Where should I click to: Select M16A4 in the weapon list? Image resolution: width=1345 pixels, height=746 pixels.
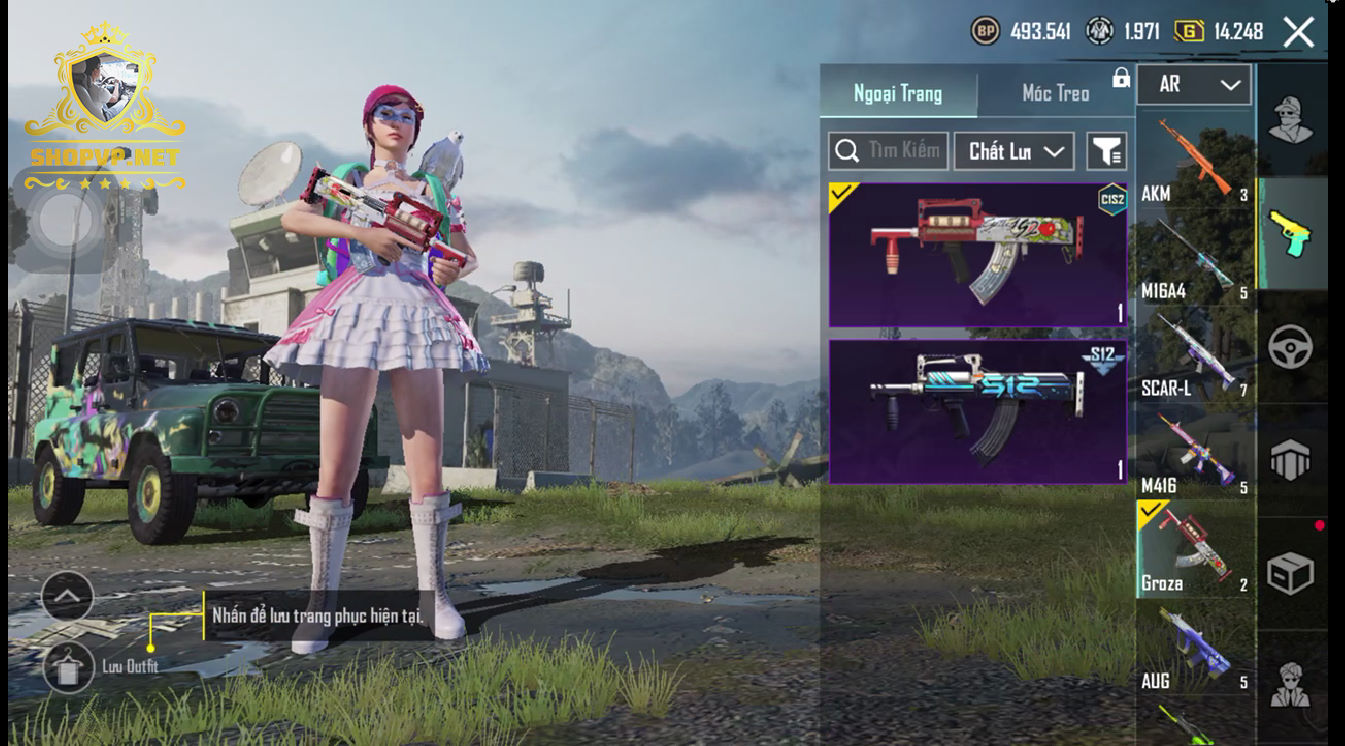click(x=1195, y=259)
